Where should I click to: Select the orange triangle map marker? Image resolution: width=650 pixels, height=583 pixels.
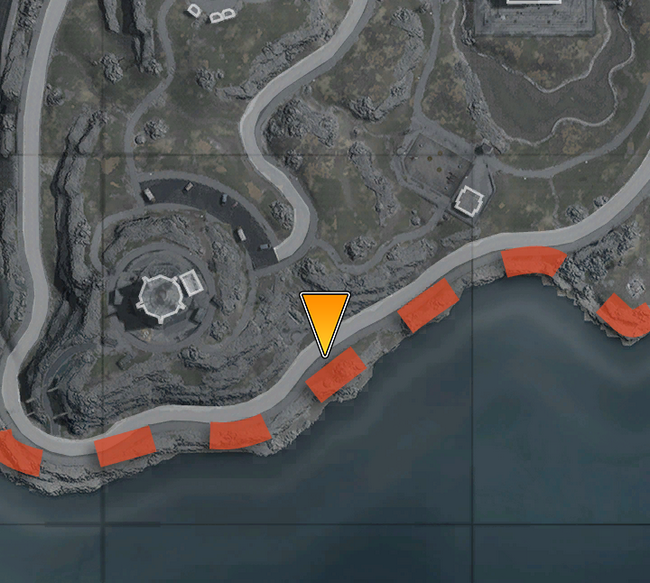324,318
